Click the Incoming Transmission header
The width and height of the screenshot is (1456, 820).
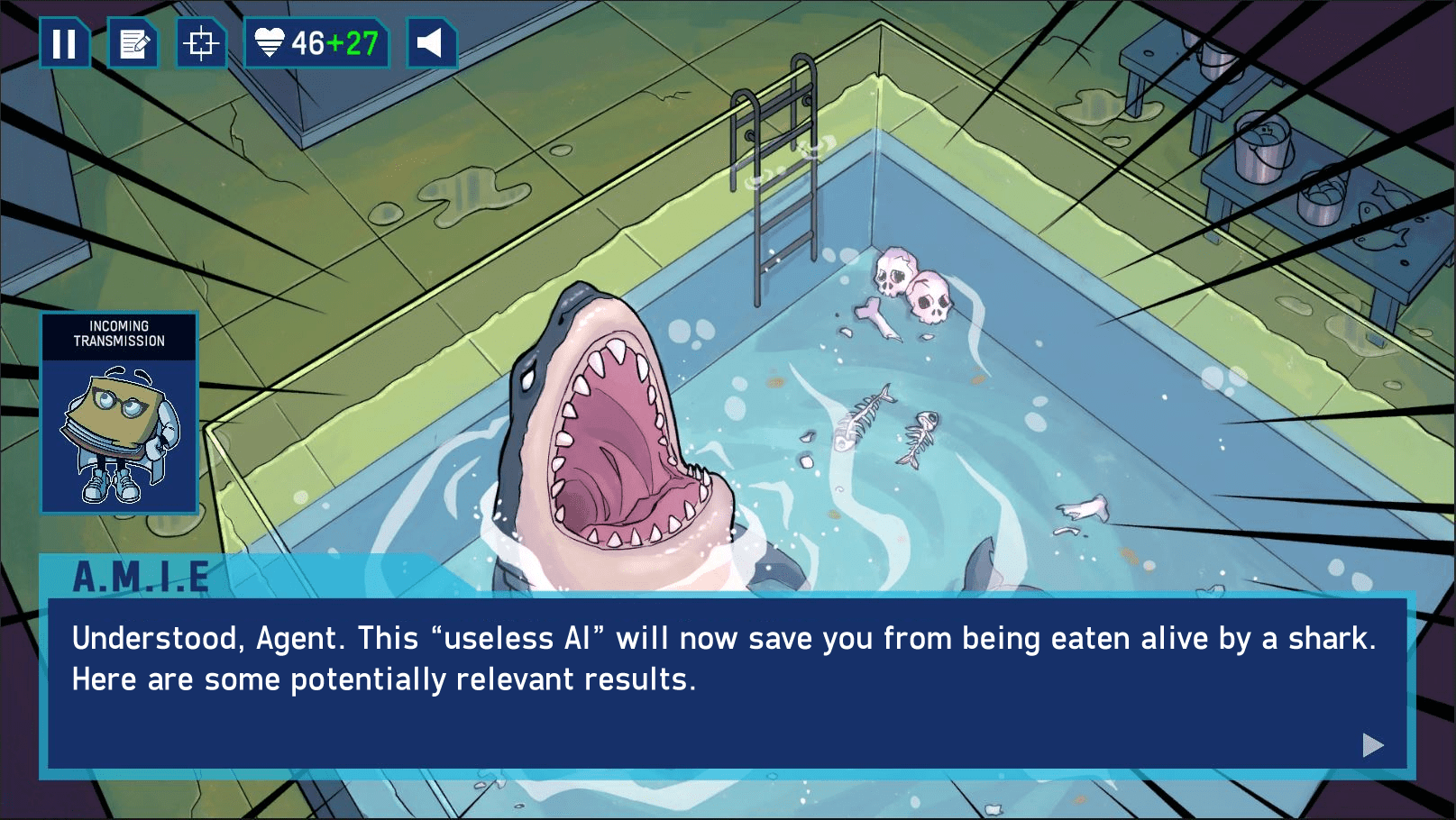(118, 333)
